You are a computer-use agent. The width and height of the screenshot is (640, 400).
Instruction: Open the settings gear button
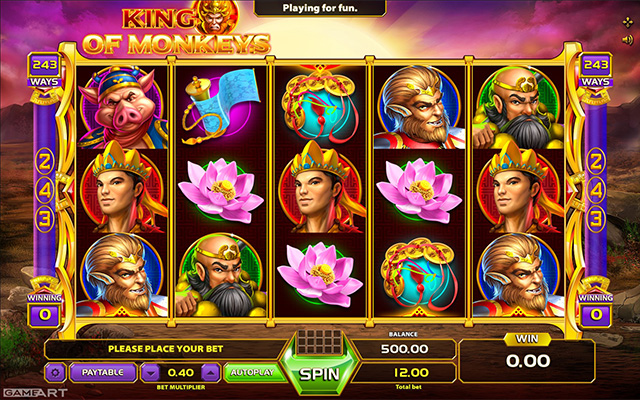tap(56, 372)
